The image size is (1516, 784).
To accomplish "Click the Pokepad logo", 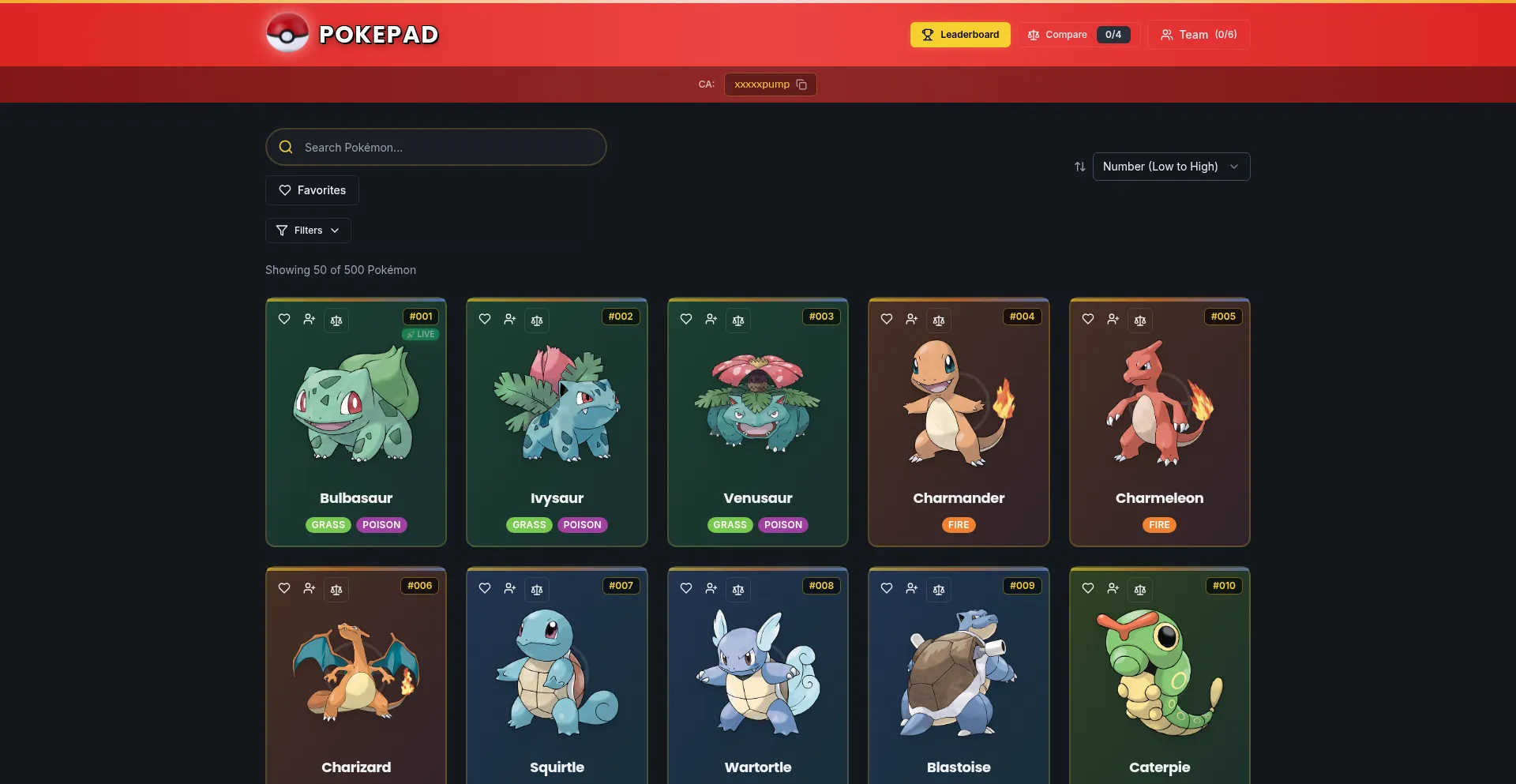I will [x=352, y=34].
